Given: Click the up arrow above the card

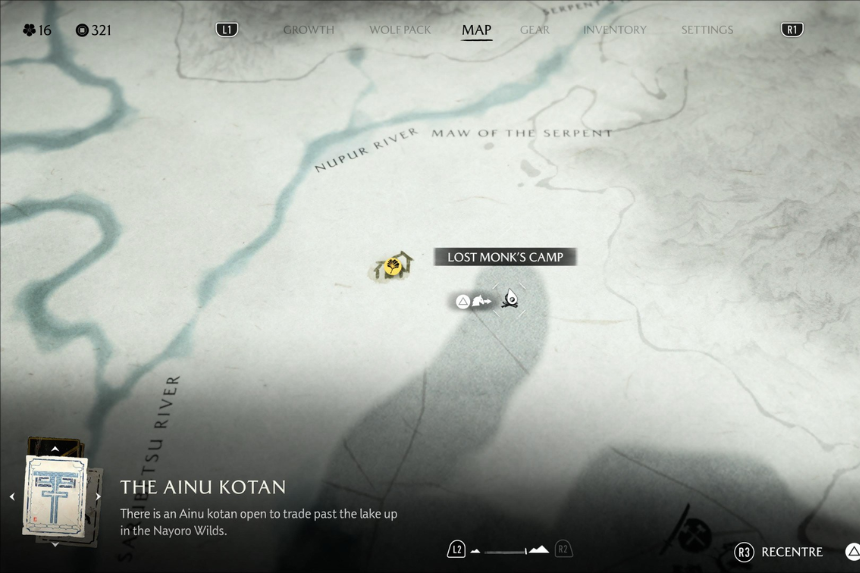Looking at the screenshot, I should click(x=55, y=449).
